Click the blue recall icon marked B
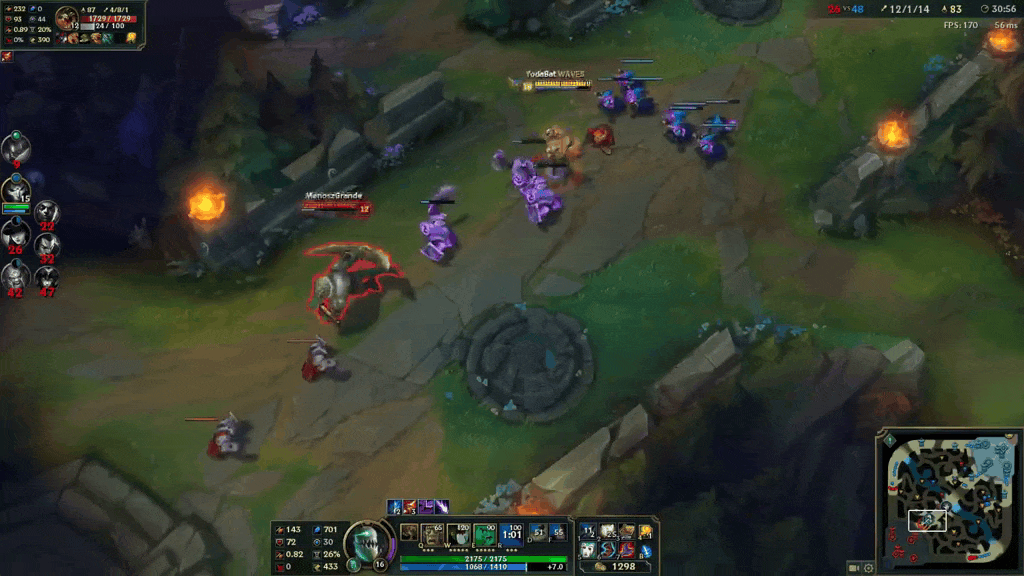Image resolution: width=1024 pixels, height=576 pixels. coord(645,550)
